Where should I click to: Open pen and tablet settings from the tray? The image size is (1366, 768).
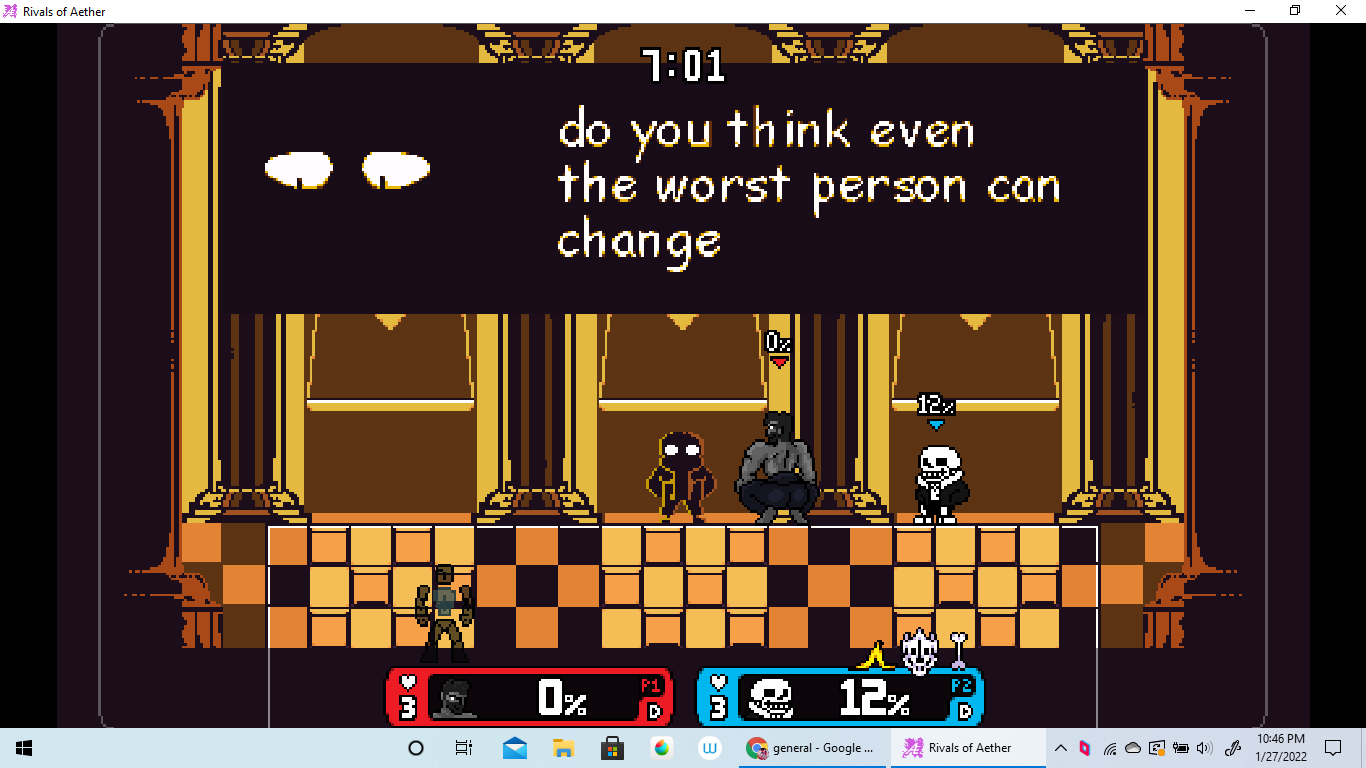(1233, 747)
